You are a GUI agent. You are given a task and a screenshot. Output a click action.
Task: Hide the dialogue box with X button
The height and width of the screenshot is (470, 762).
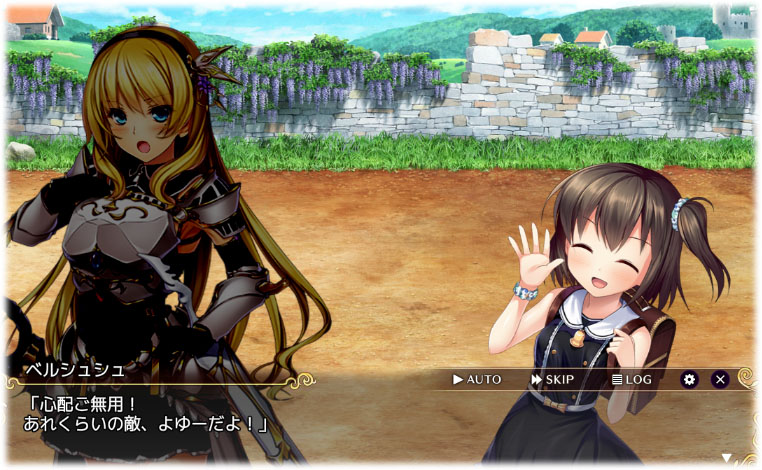pyautogui.click(x=719, y=380)
